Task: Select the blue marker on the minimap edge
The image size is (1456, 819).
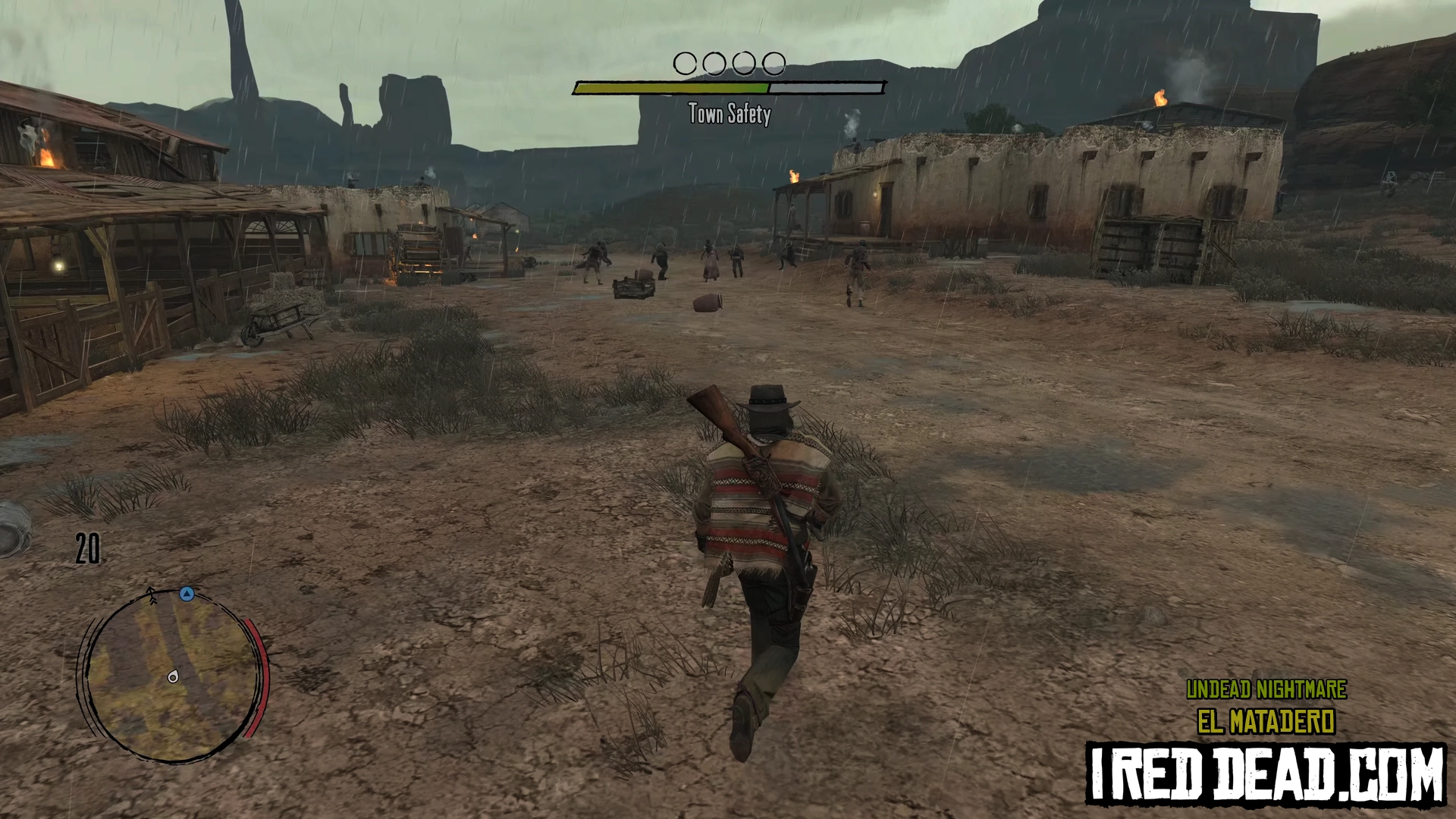Action: point(187,594)
